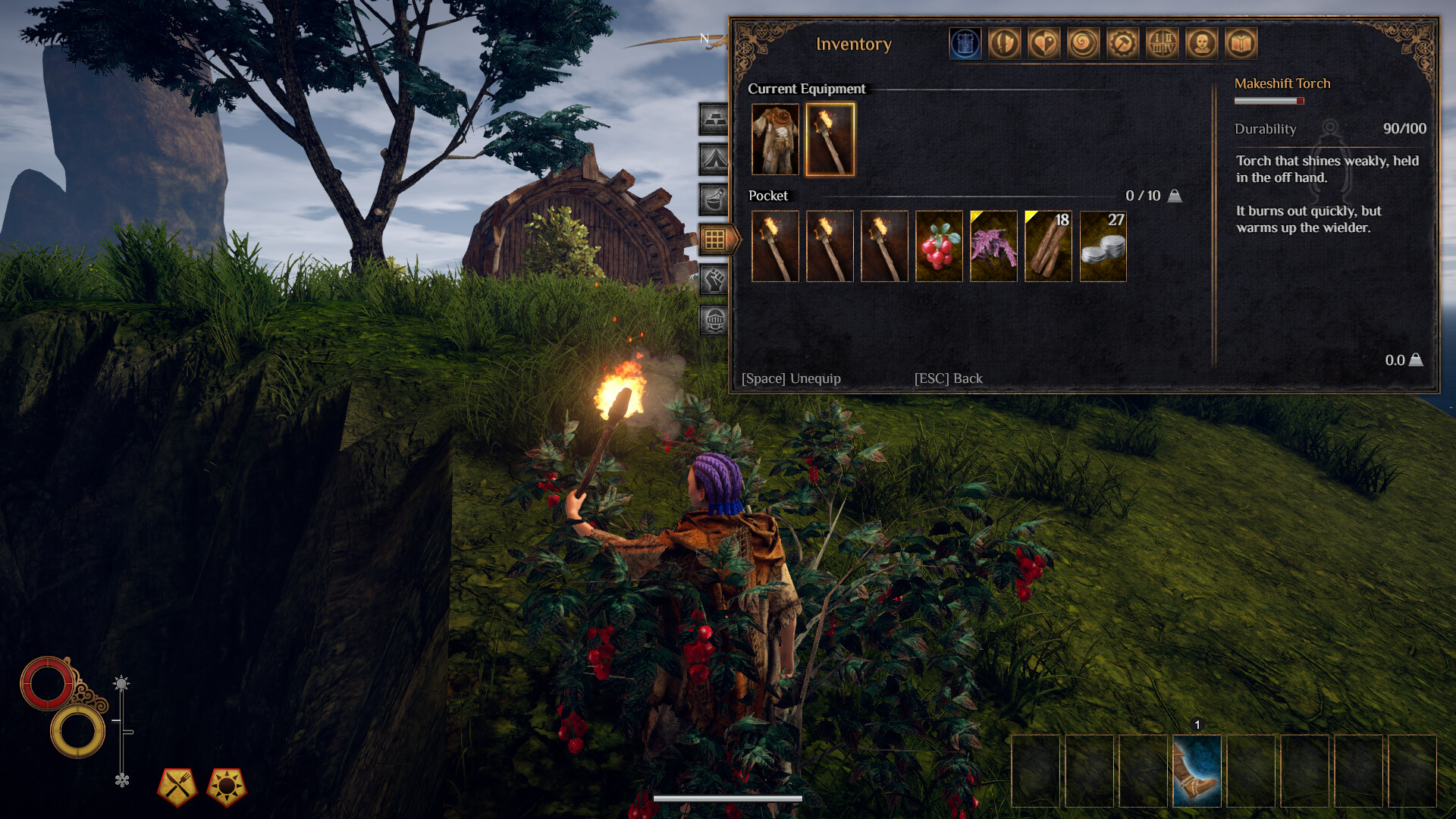Click the Back button

947,378
